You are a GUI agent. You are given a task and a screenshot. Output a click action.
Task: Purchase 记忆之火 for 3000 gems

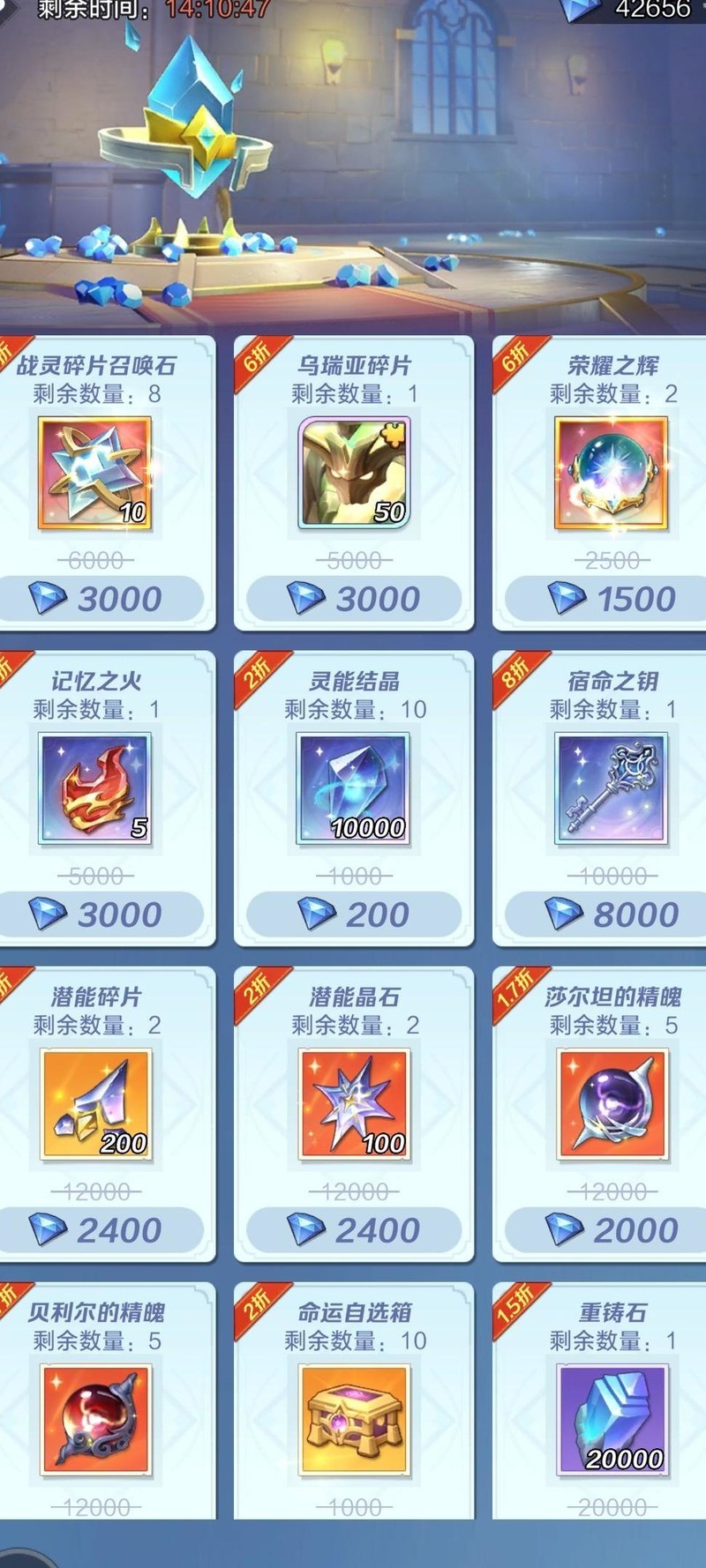(x=99, y=915)
